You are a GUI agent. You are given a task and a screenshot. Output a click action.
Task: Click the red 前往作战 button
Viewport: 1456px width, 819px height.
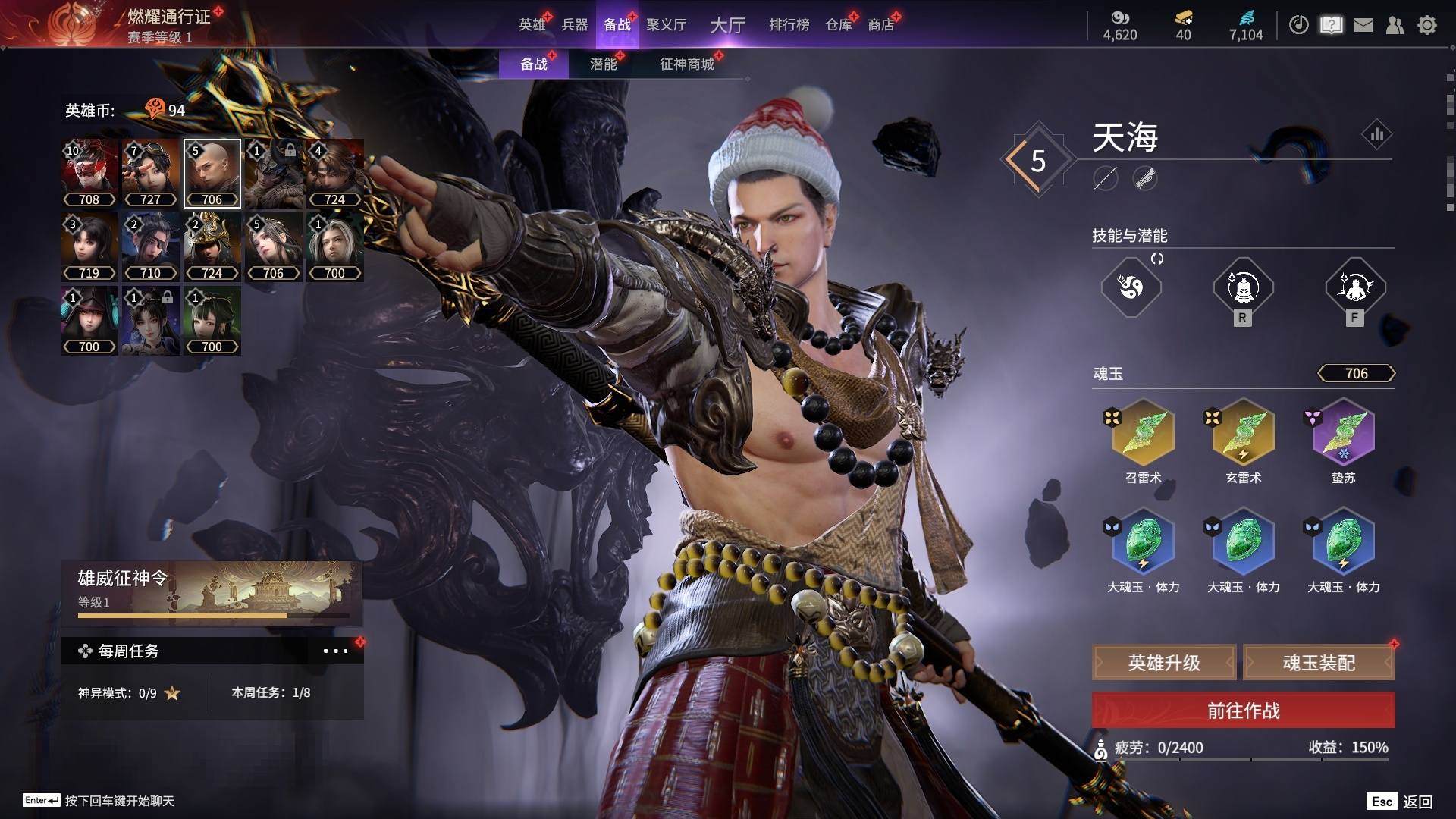coord(1243,711)
